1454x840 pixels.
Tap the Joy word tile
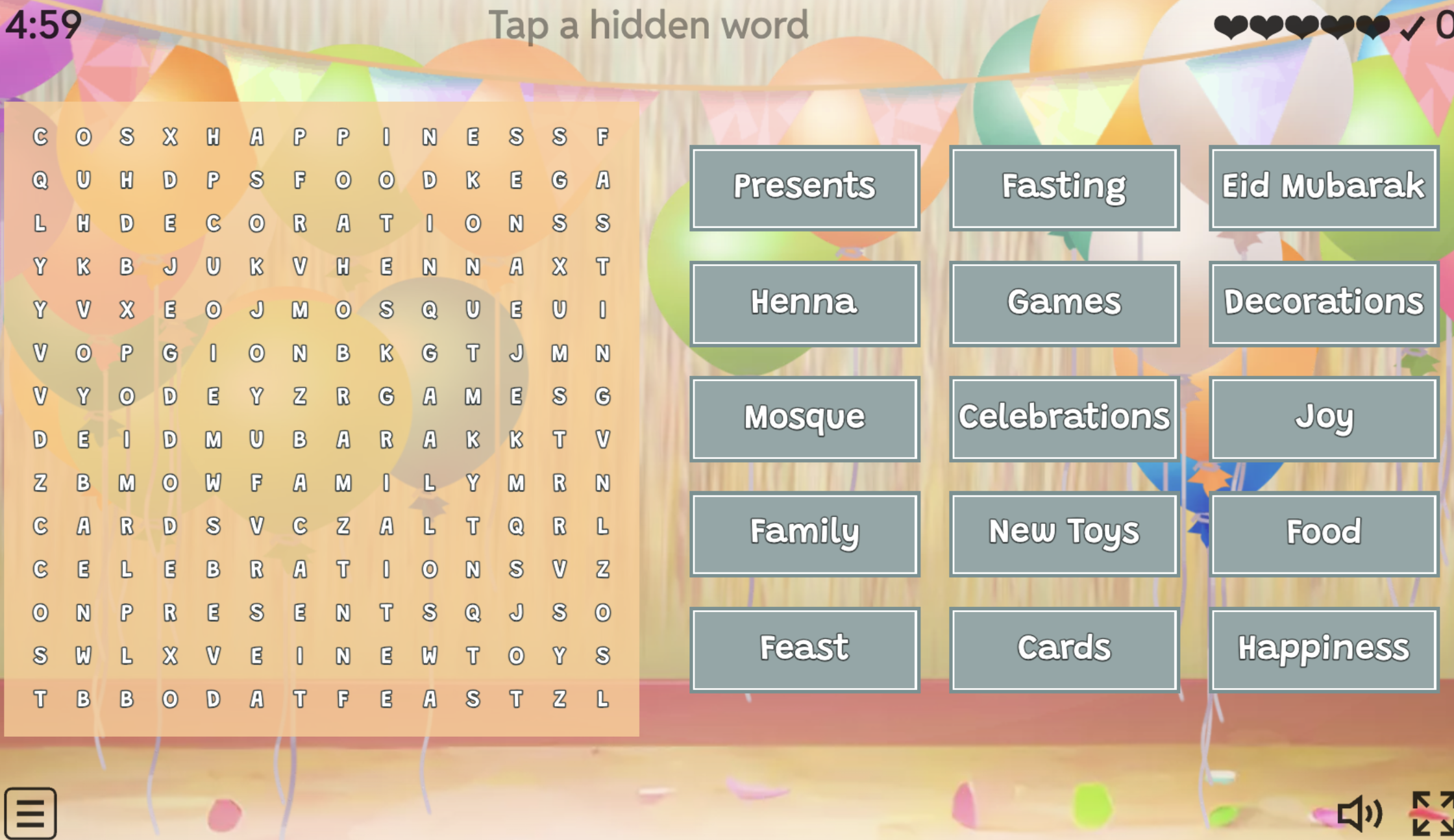pyautogui.click(x=1322, y=418)
